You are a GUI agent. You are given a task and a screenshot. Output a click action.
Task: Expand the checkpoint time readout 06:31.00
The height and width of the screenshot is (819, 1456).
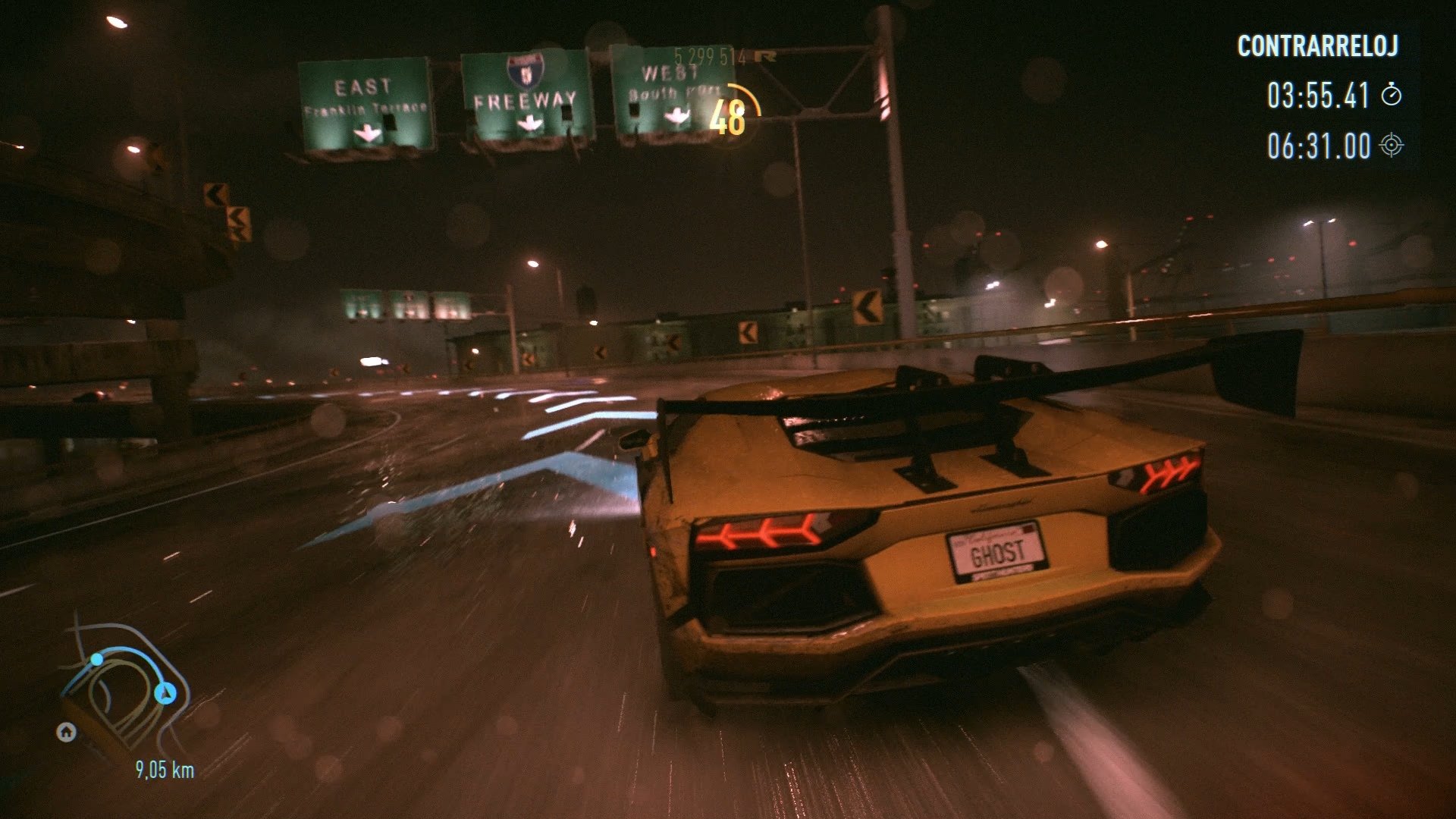tap(1321, 147)
